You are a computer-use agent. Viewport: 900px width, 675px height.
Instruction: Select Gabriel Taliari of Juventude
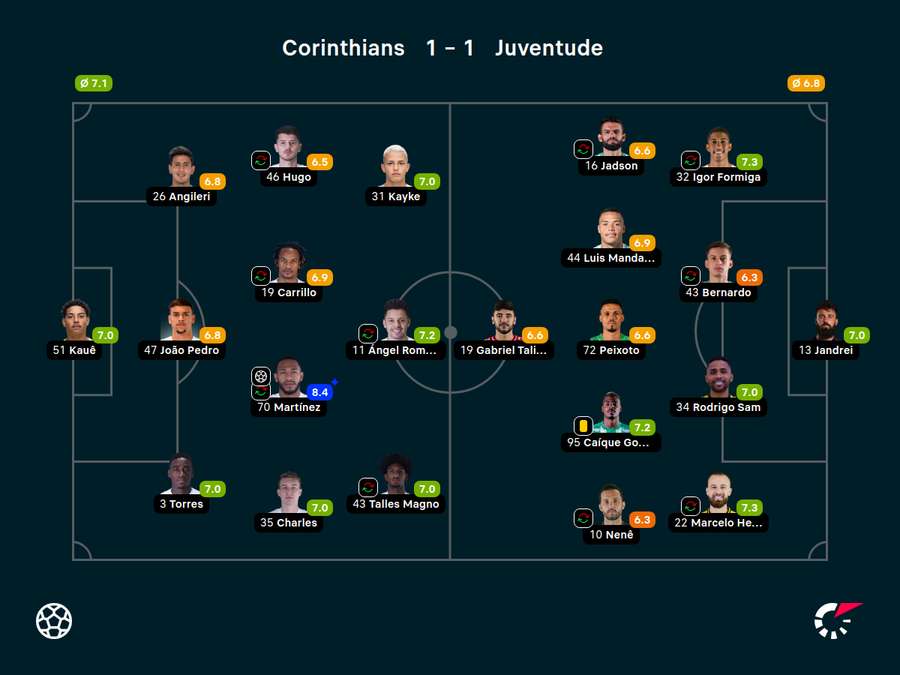503,322
